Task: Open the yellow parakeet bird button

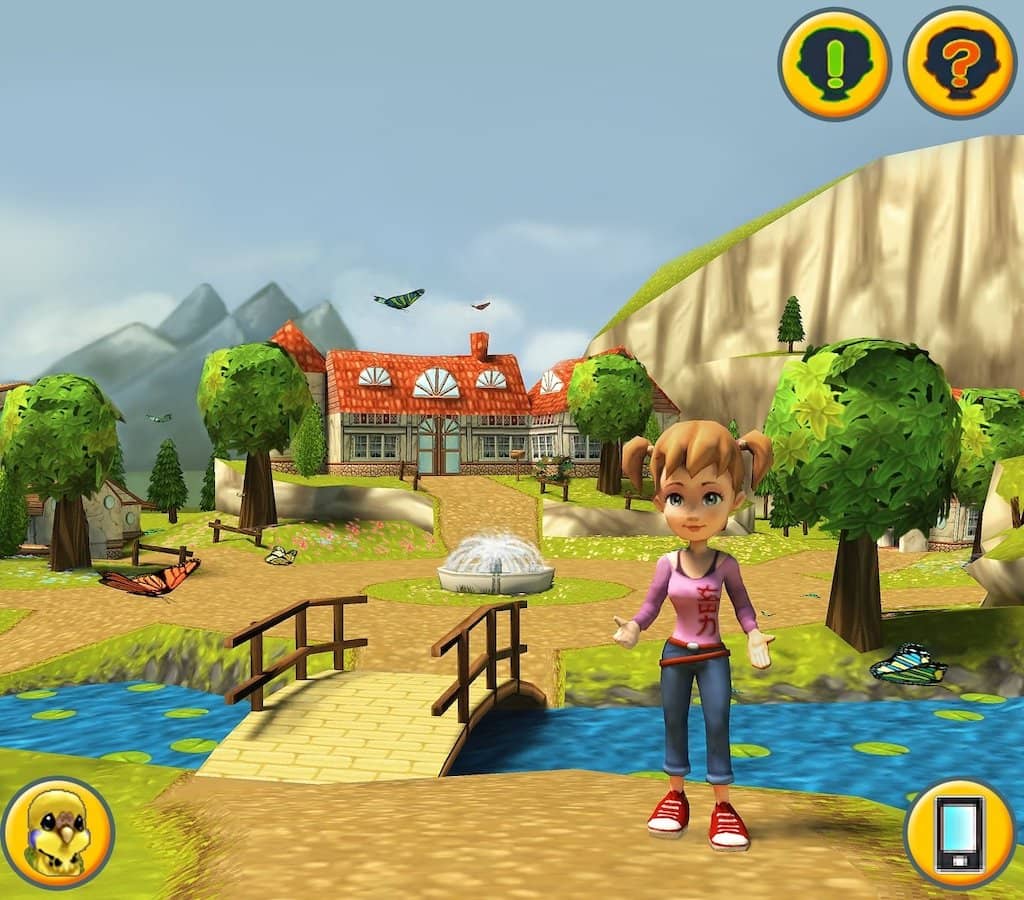Action: (x=58, y=832)
